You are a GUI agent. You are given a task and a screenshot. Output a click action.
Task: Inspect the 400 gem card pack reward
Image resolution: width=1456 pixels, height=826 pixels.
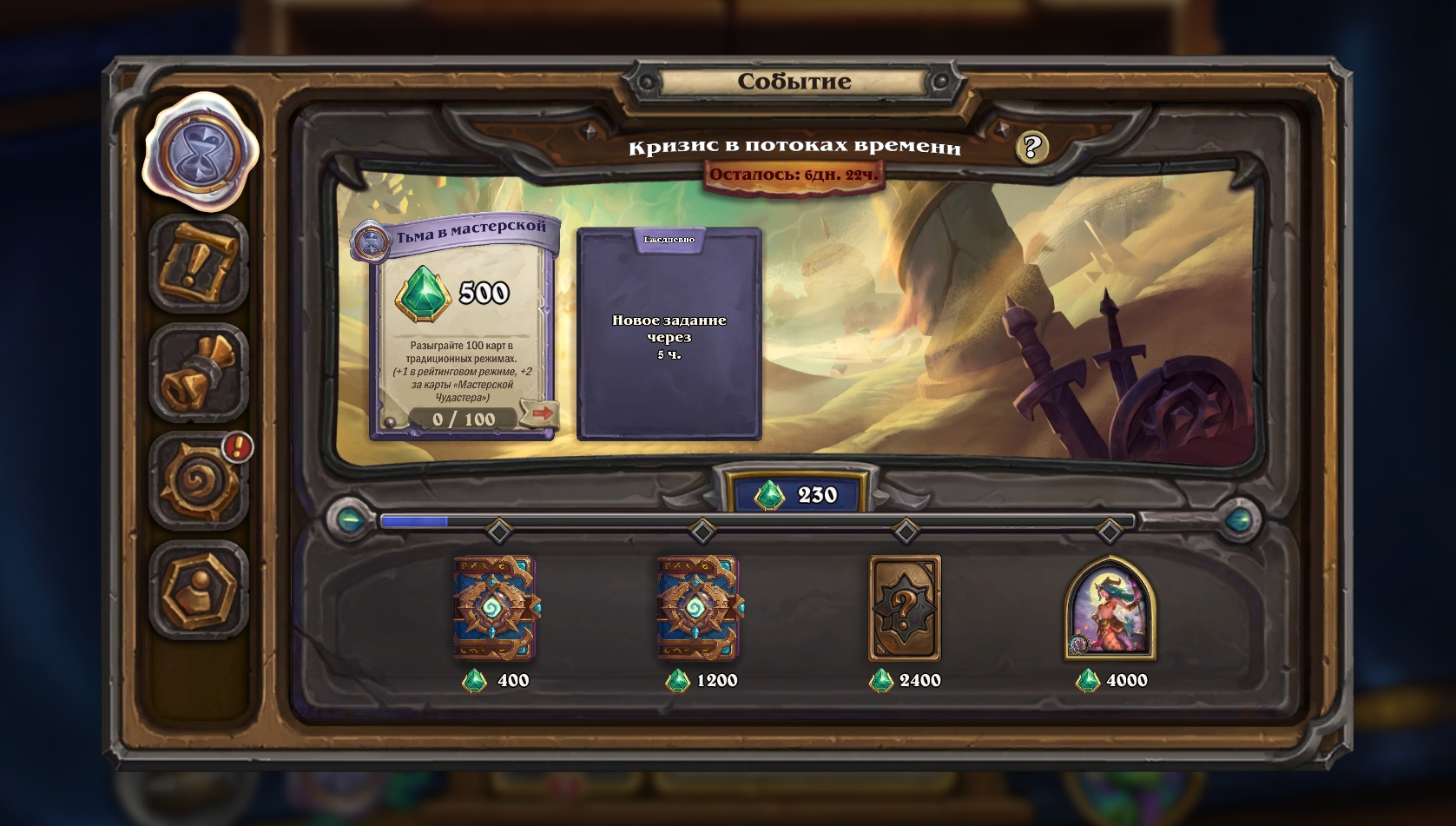(495, 608)
